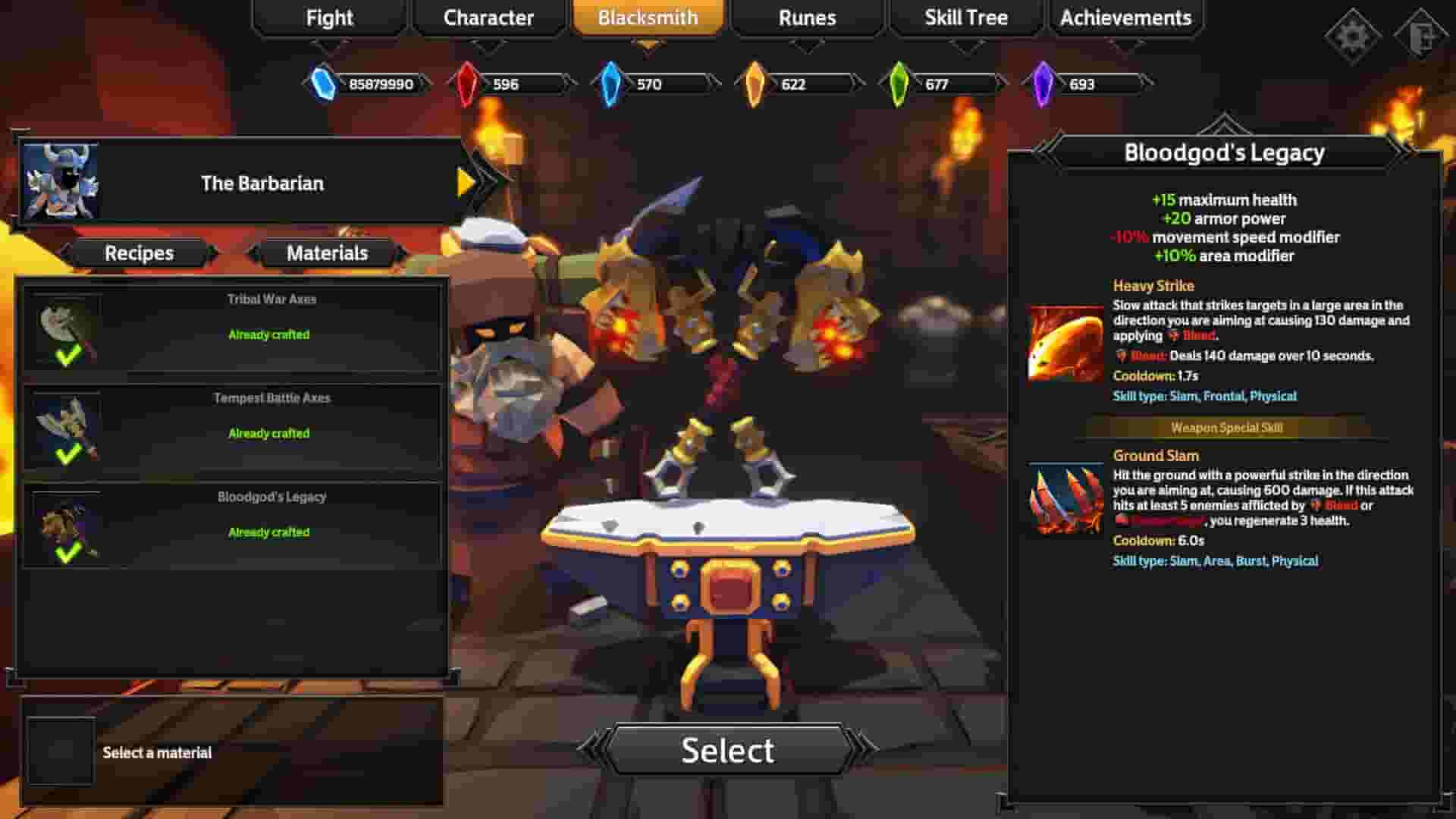Open the Achievements menu
Image resolution: width=1456 pixels, height=819 pixels.
tap(1125, 17)
